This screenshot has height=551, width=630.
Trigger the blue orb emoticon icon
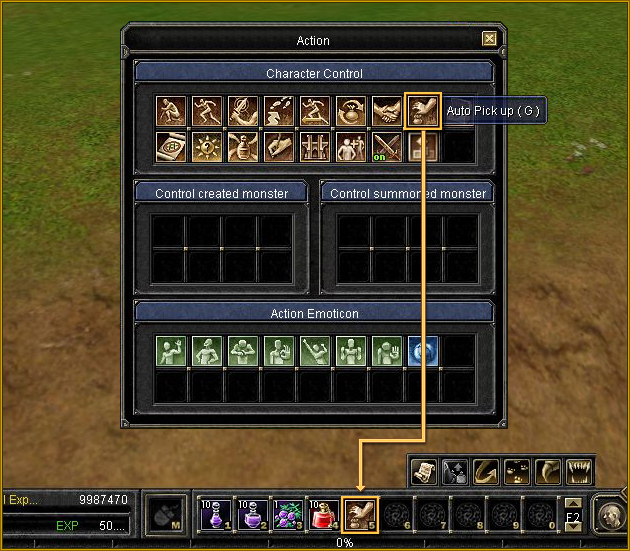coord(423,351)
